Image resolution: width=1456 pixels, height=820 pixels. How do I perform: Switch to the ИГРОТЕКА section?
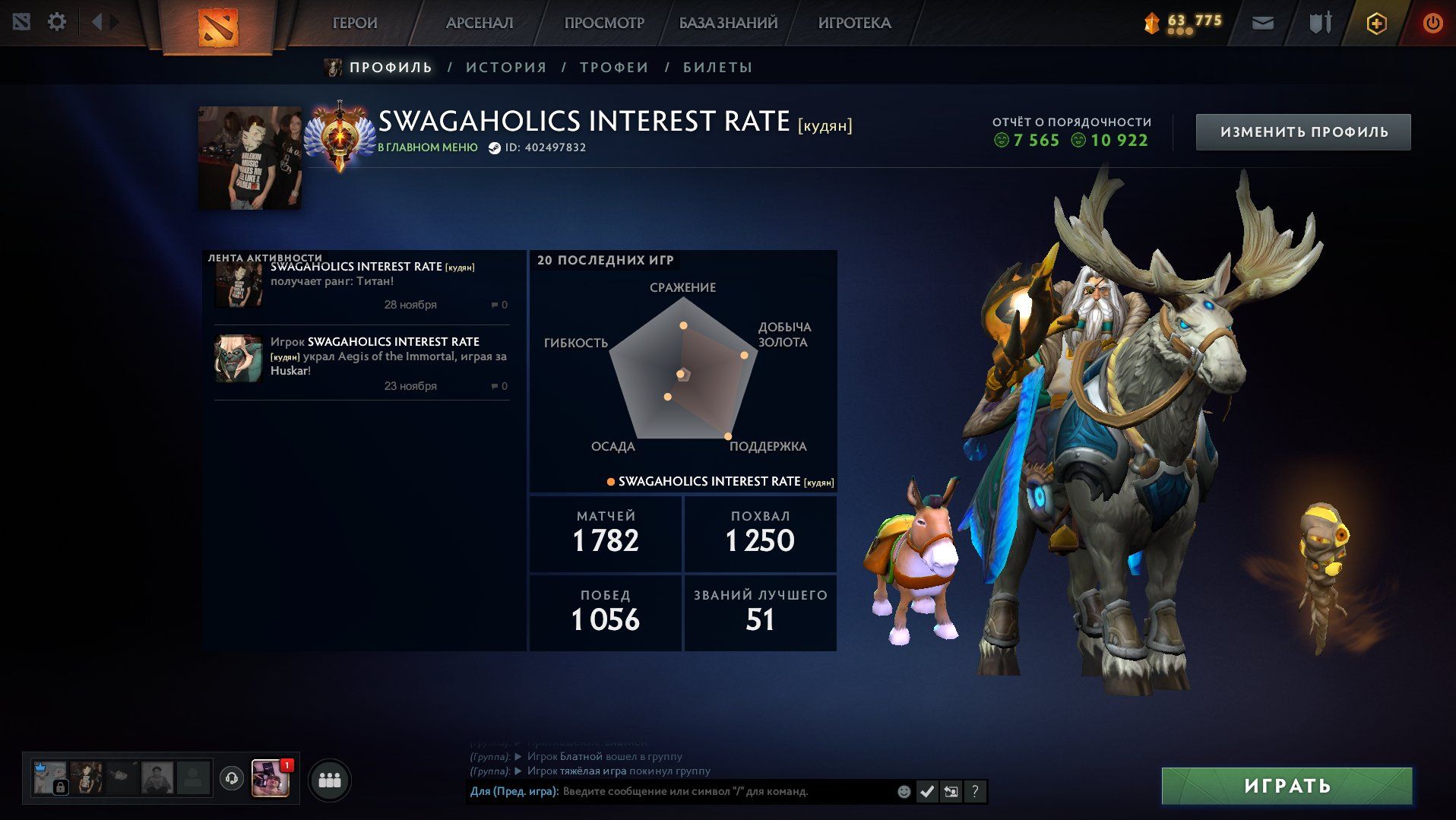pyautogui.click(x=854, y=24)
